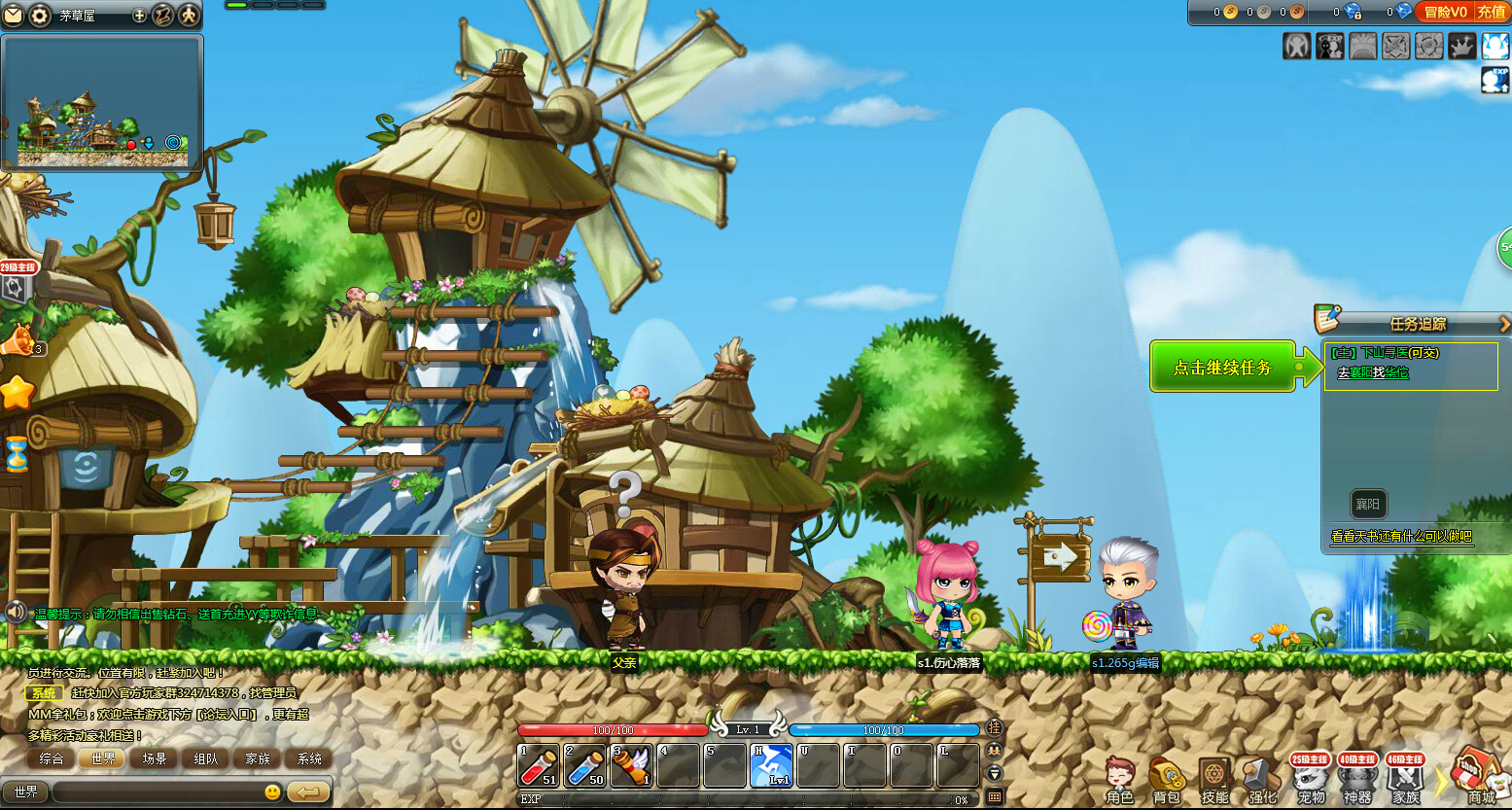Click the 襄阳 location button

coord(1367,504)
